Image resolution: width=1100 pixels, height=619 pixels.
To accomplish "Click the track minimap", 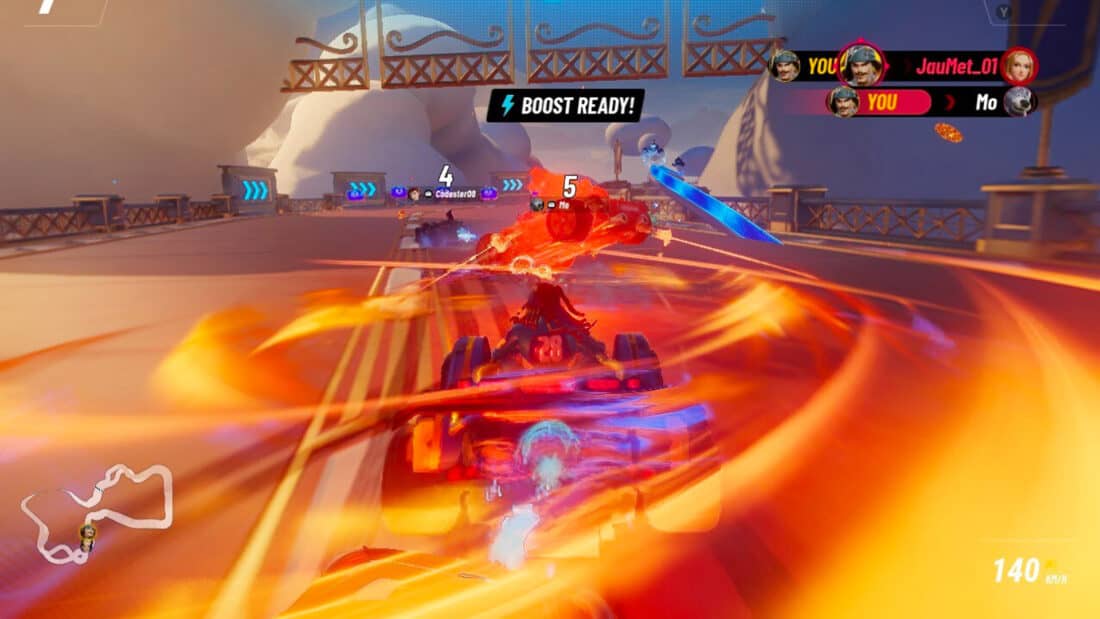I will point(97,512).
